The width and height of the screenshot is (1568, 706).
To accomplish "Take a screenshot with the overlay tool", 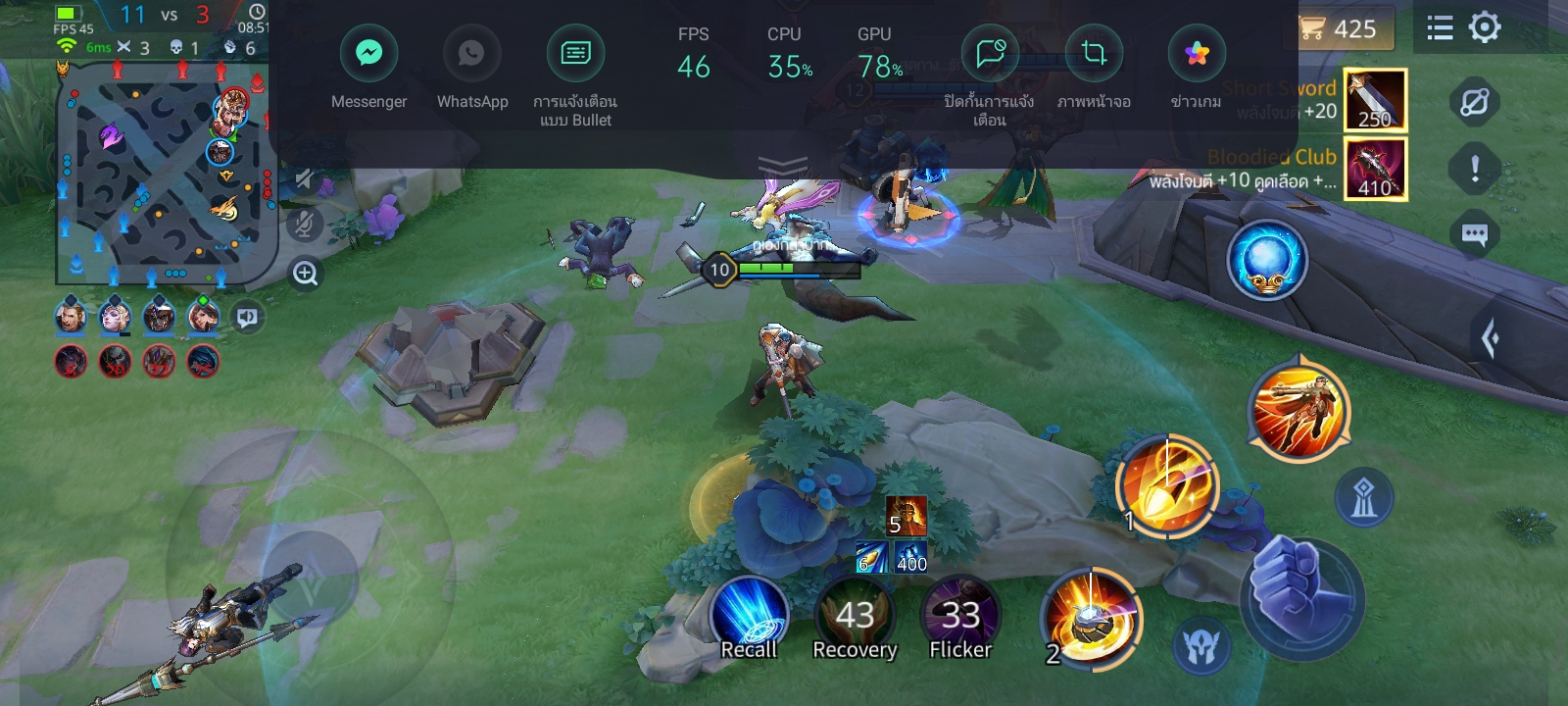I will pyautogui.click(x=1094, y=54).
